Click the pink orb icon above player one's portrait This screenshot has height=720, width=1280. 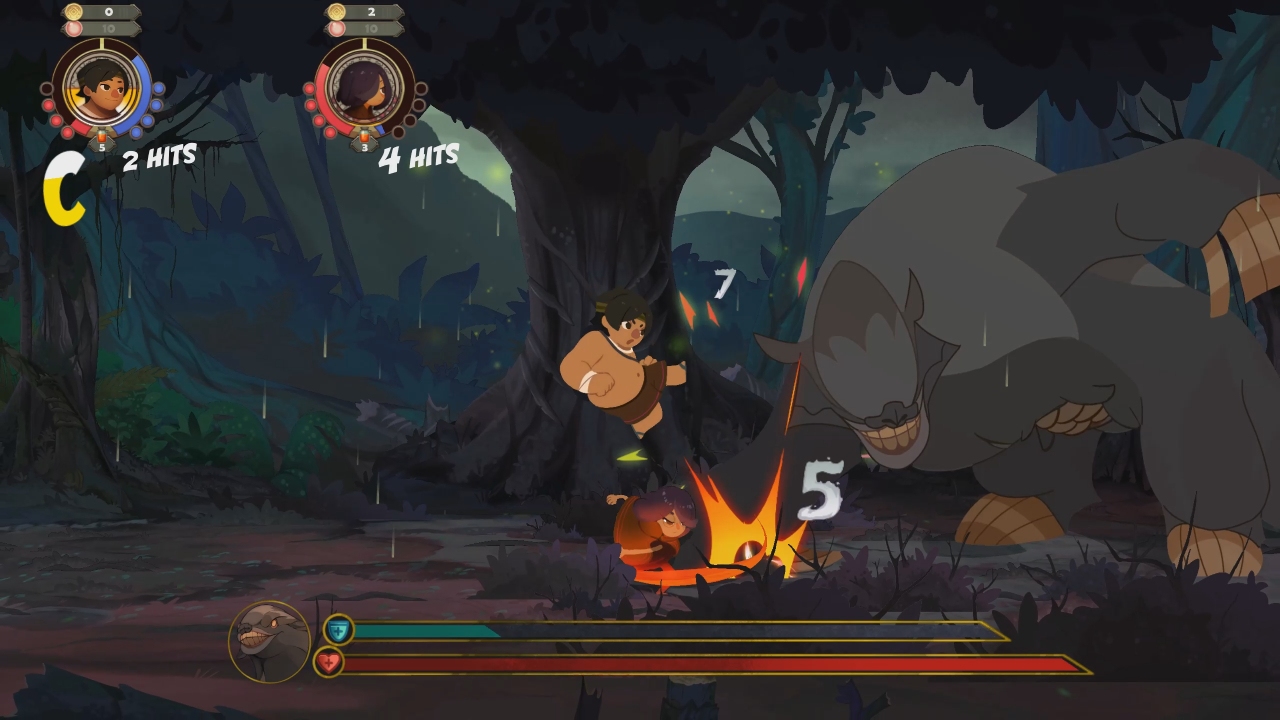tap(72, 27)
